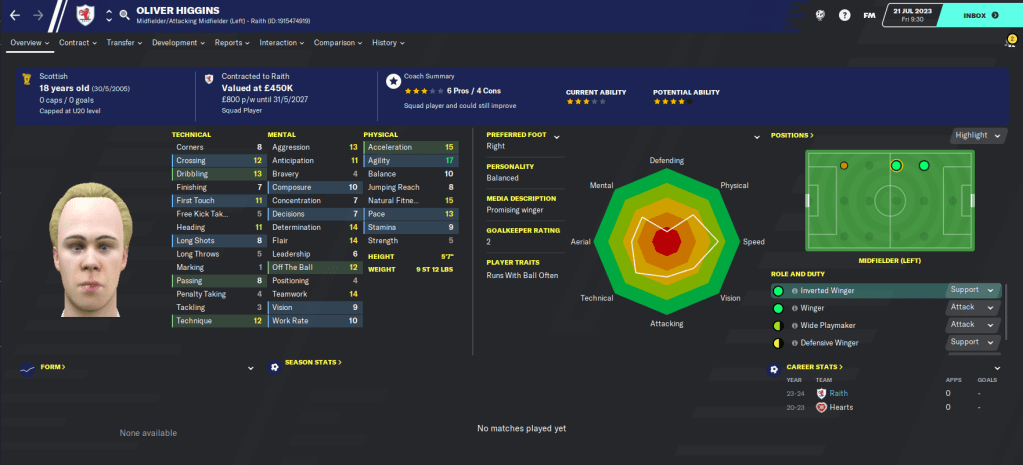1023x465 pixels.
Task: Open the Season Stats section
Action: (x=313, y=362)
